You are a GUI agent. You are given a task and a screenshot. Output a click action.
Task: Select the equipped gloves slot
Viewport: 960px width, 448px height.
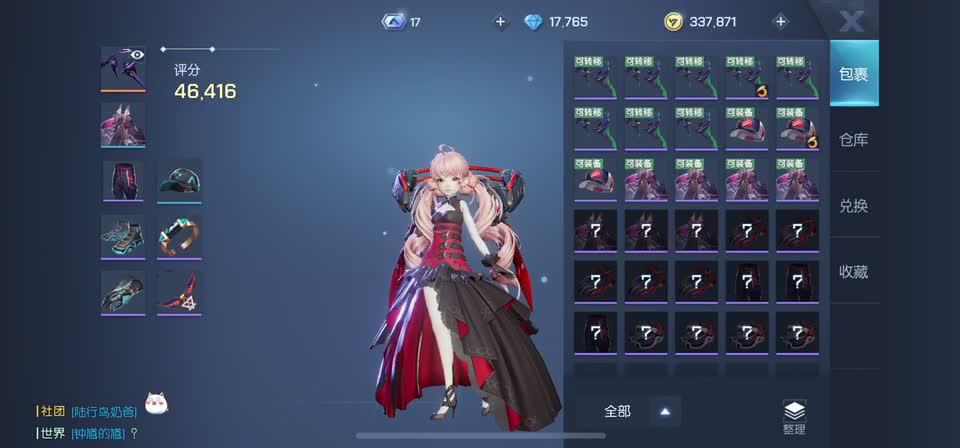[x=123, y=292]
